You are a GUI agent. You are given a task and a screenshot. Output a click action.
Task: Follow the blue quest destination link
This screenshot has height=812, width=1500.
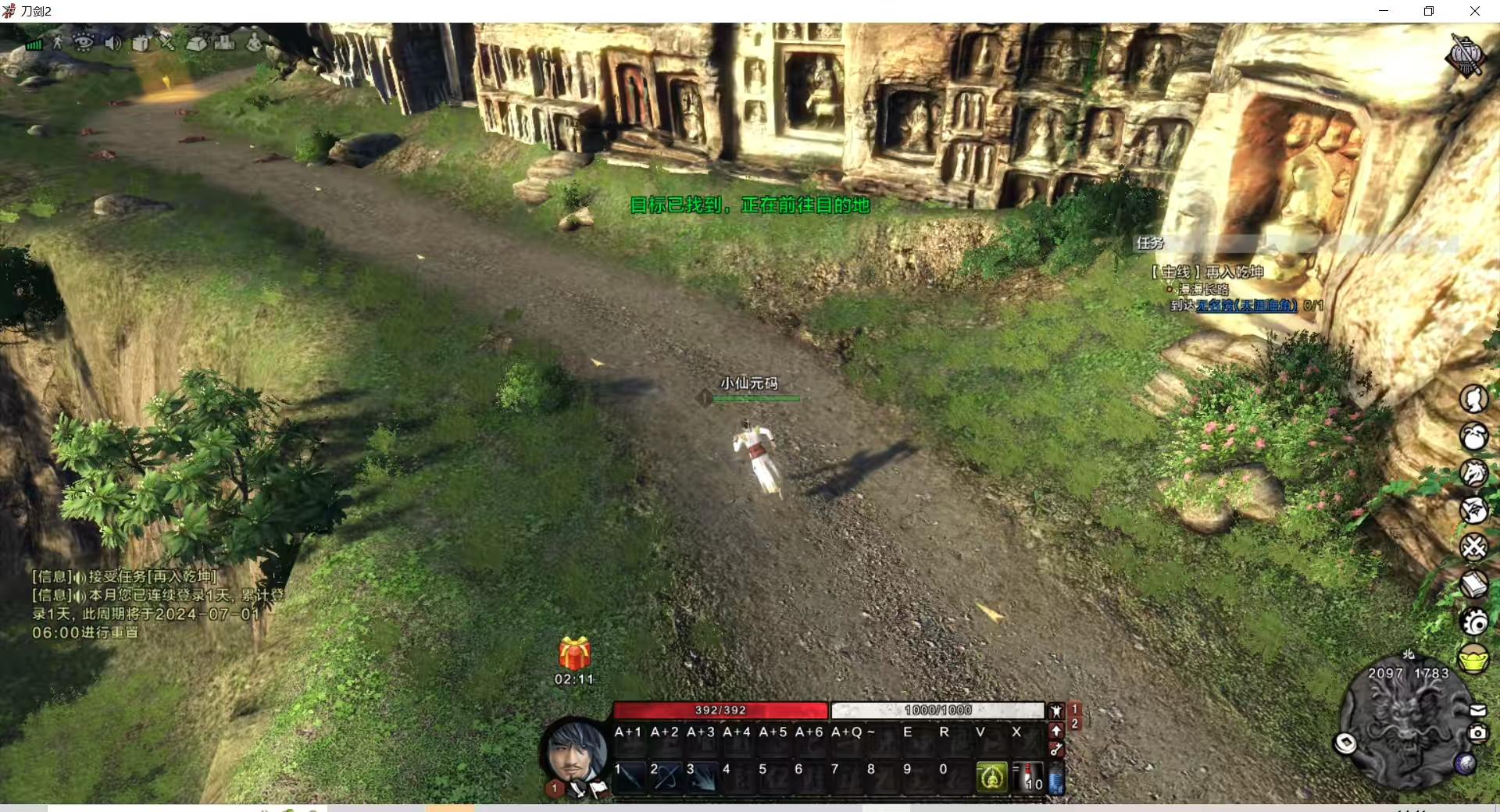pos(1246,305)
